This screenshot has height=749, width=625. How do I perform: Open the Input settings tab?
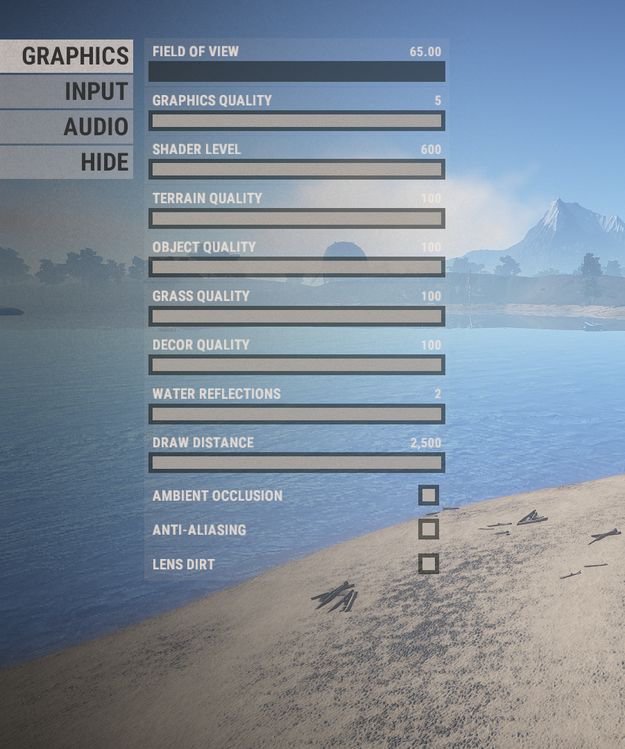(x=66, y=91)
